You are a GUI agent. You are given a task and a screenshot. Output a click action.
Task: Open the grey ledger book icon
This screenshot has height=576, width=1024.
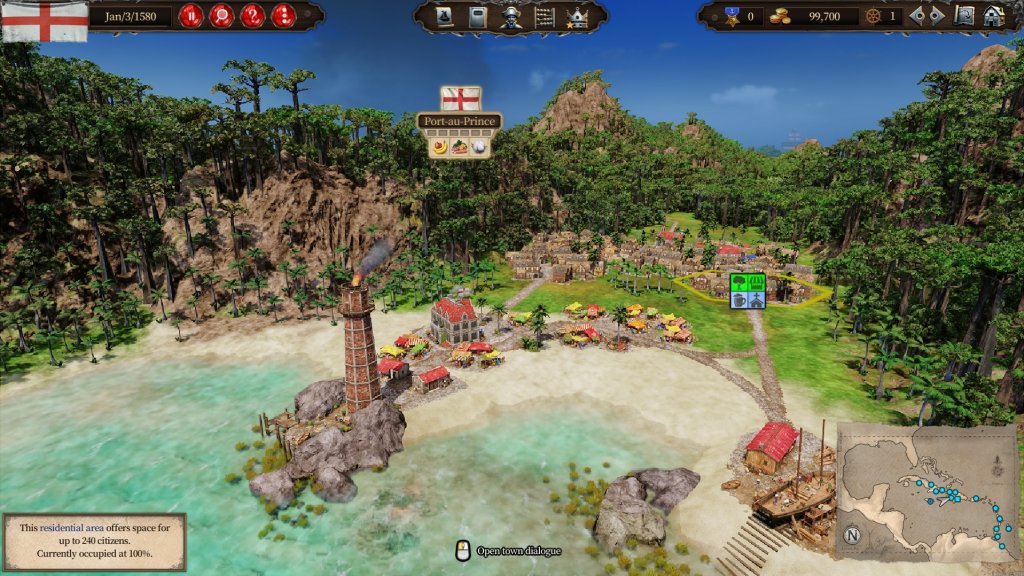[x=478, y=17]
